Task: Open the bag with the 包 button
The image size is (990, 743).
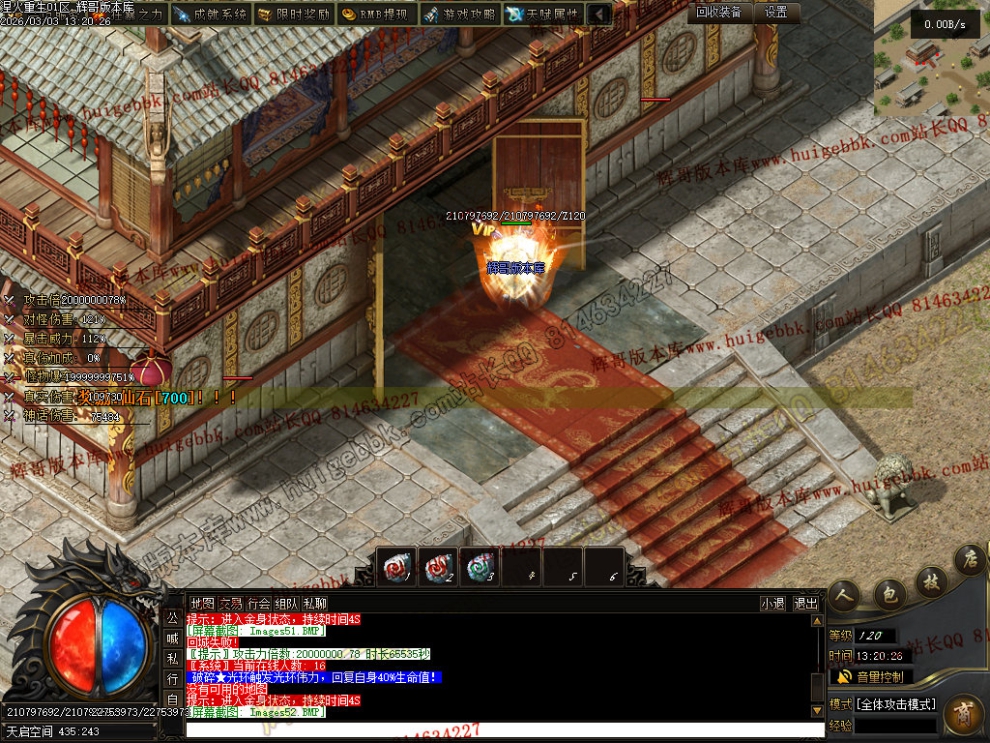Action: (x=889, y=595)
